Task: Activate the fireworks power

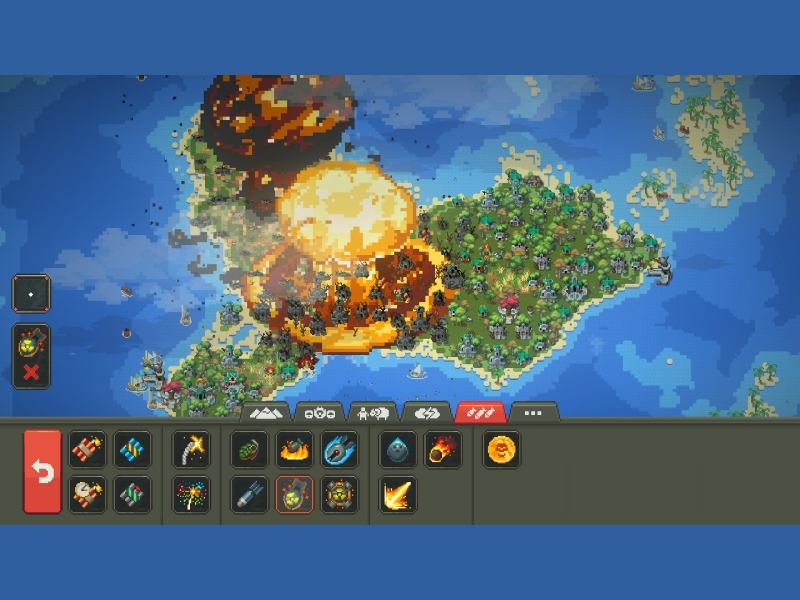Action: click(191, 494)
